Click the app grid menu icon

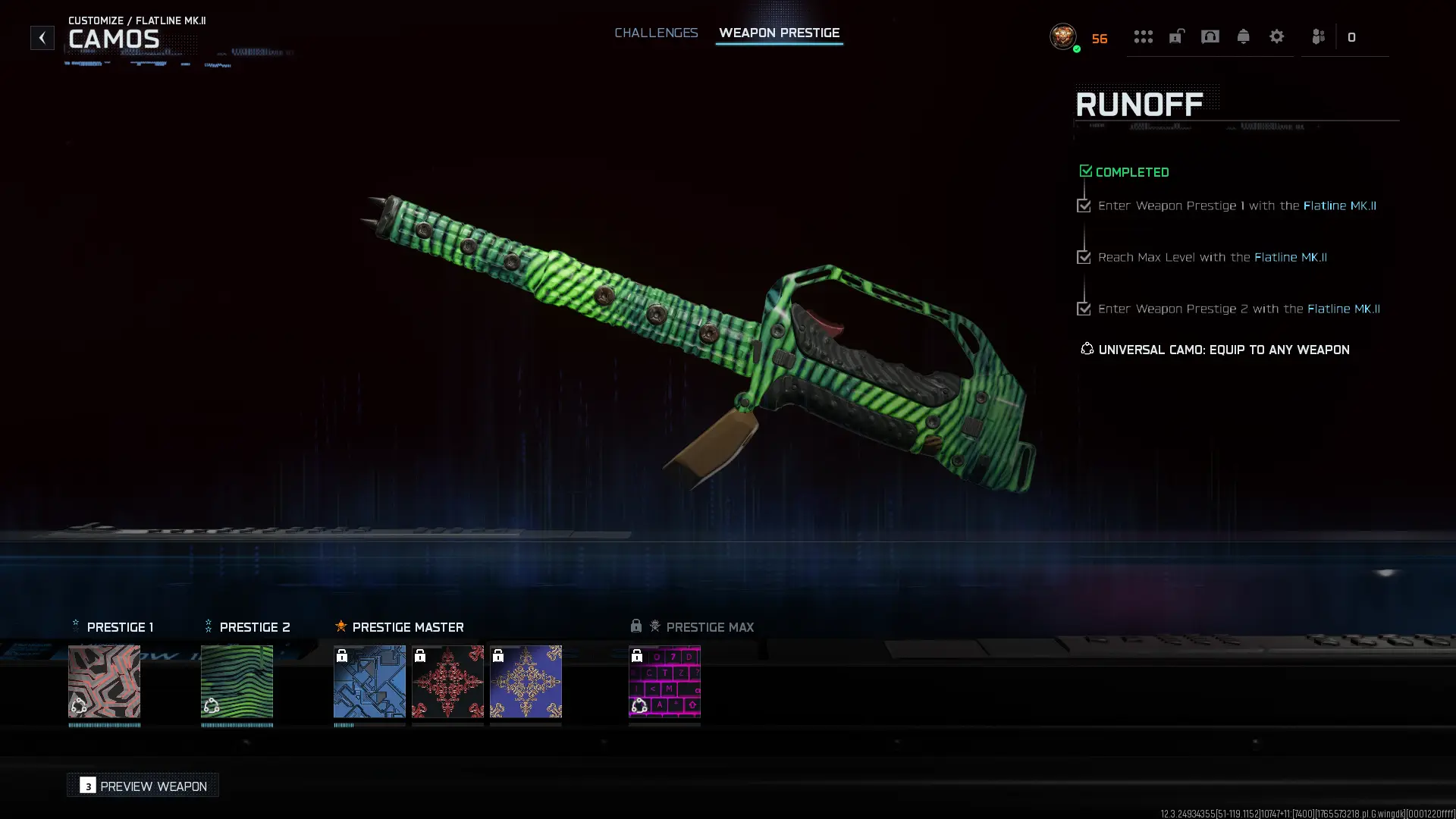1144,36
